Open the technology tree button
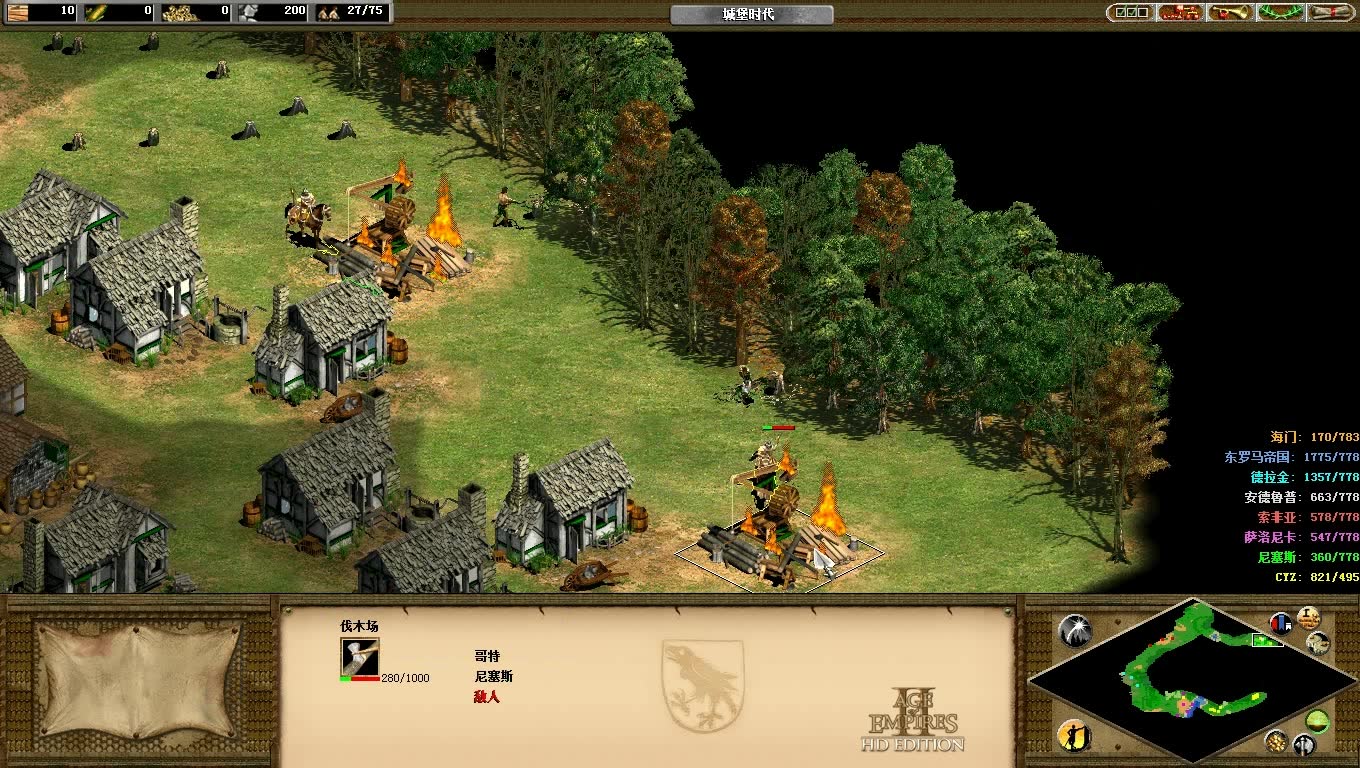This screenshot has width=1360, height=768. click(1180, 13)
